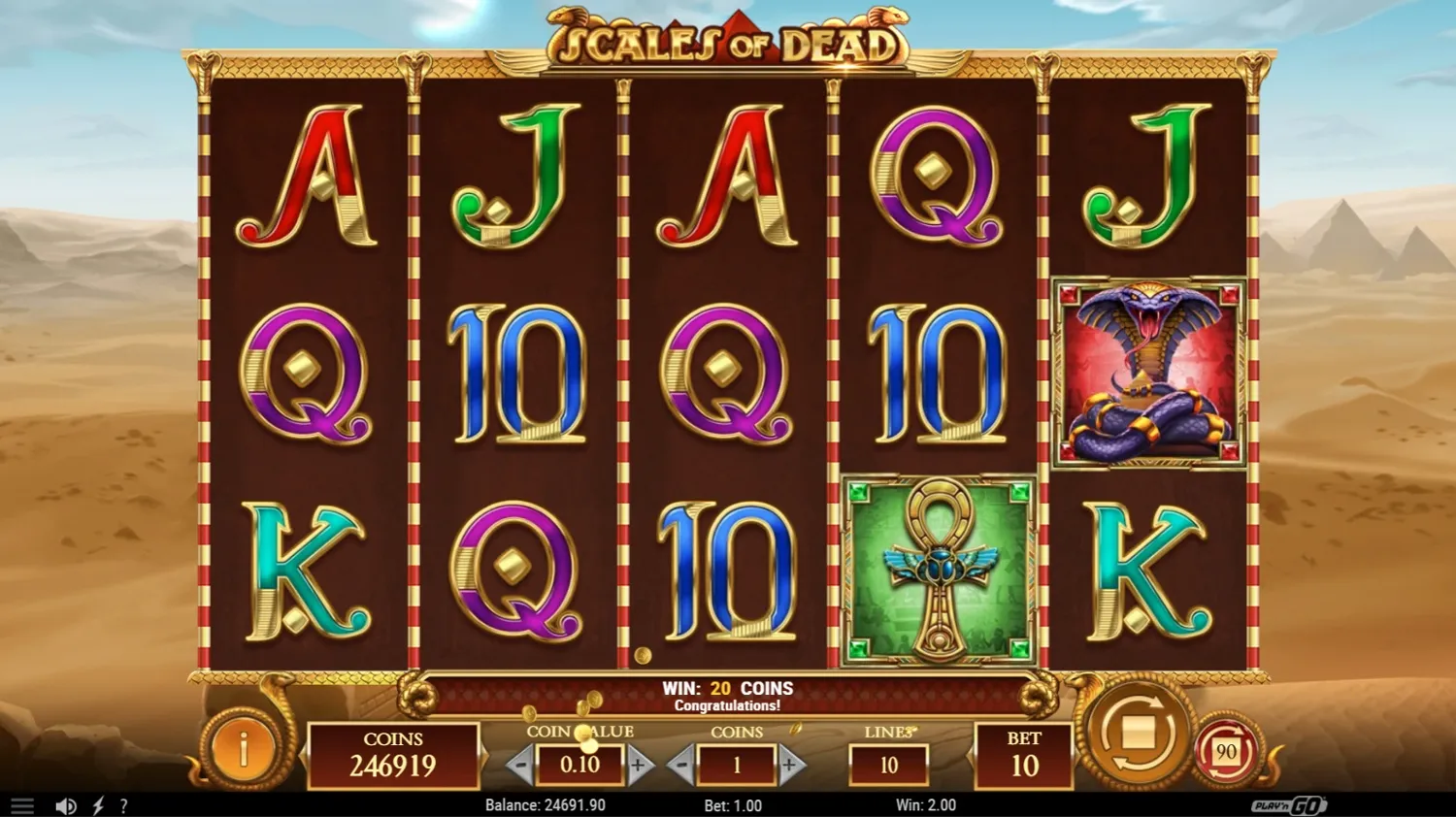Image resolution: width=1456 pixels, height=817 pixels.
Task: Click the WIN 20 COINS congratulations bar
Action: (728, 694)
